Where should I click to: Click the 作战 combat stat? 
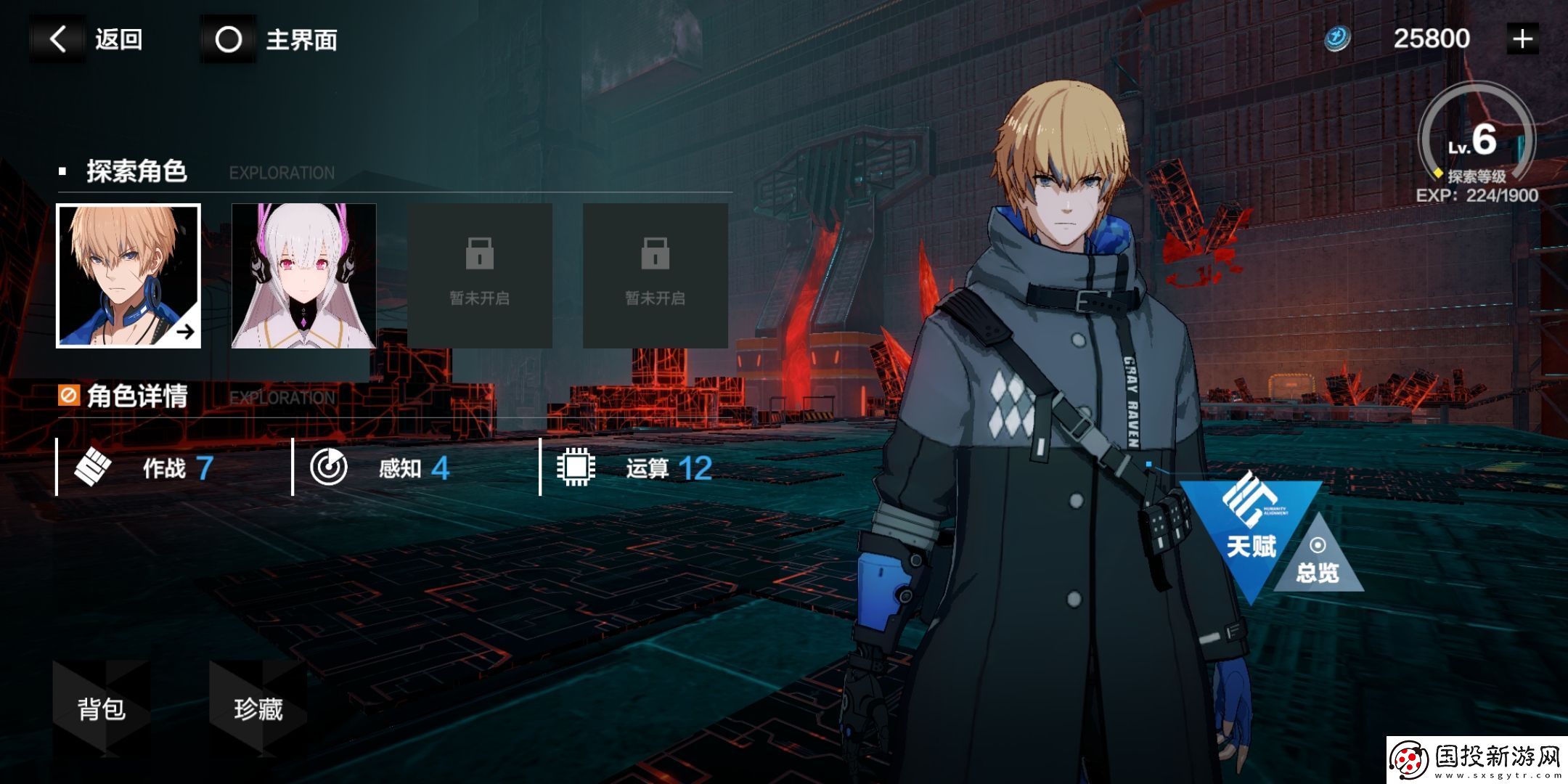(145, 468)
